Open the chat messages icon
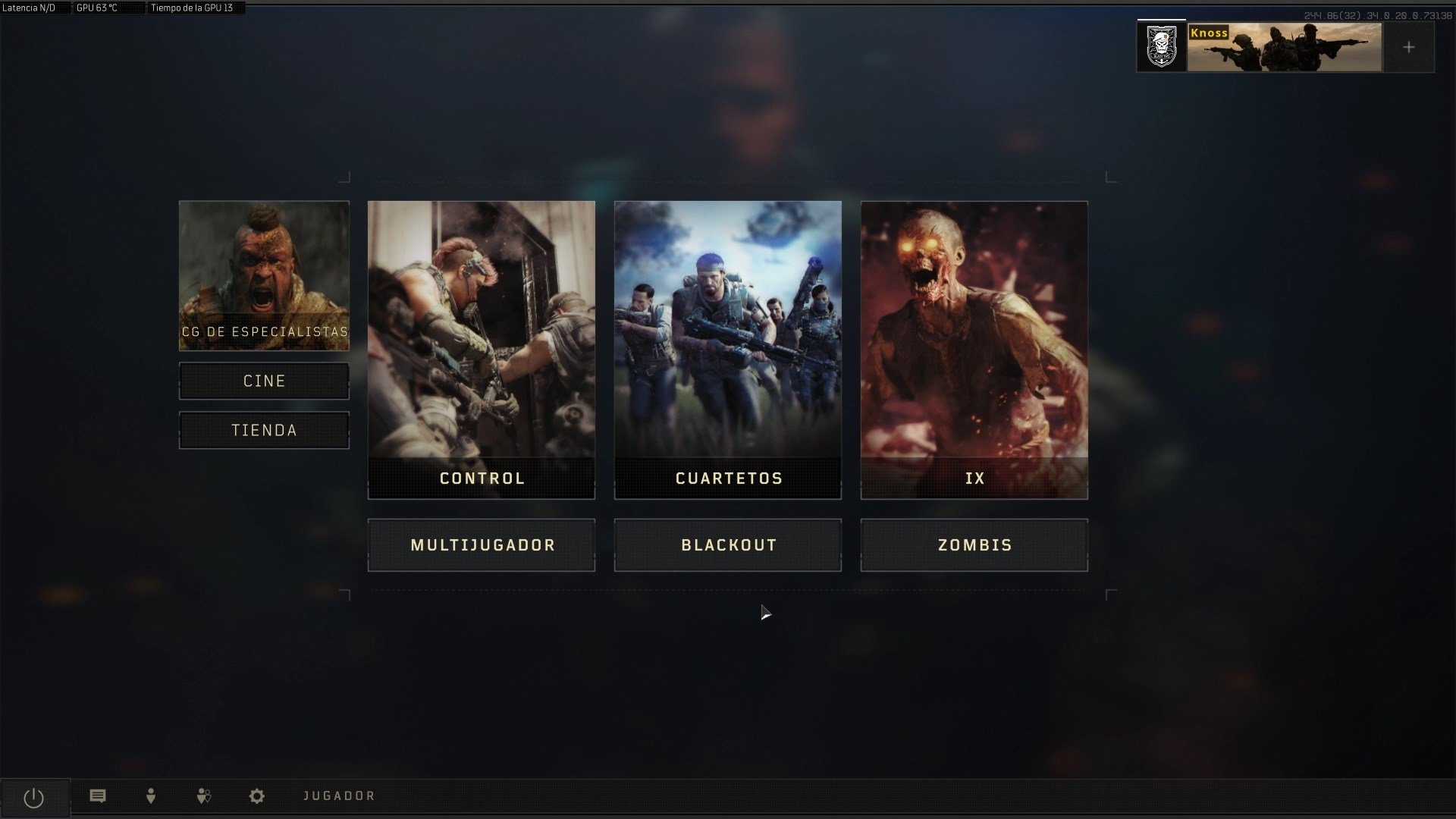 pyautogui.click(x=97, y=796)
